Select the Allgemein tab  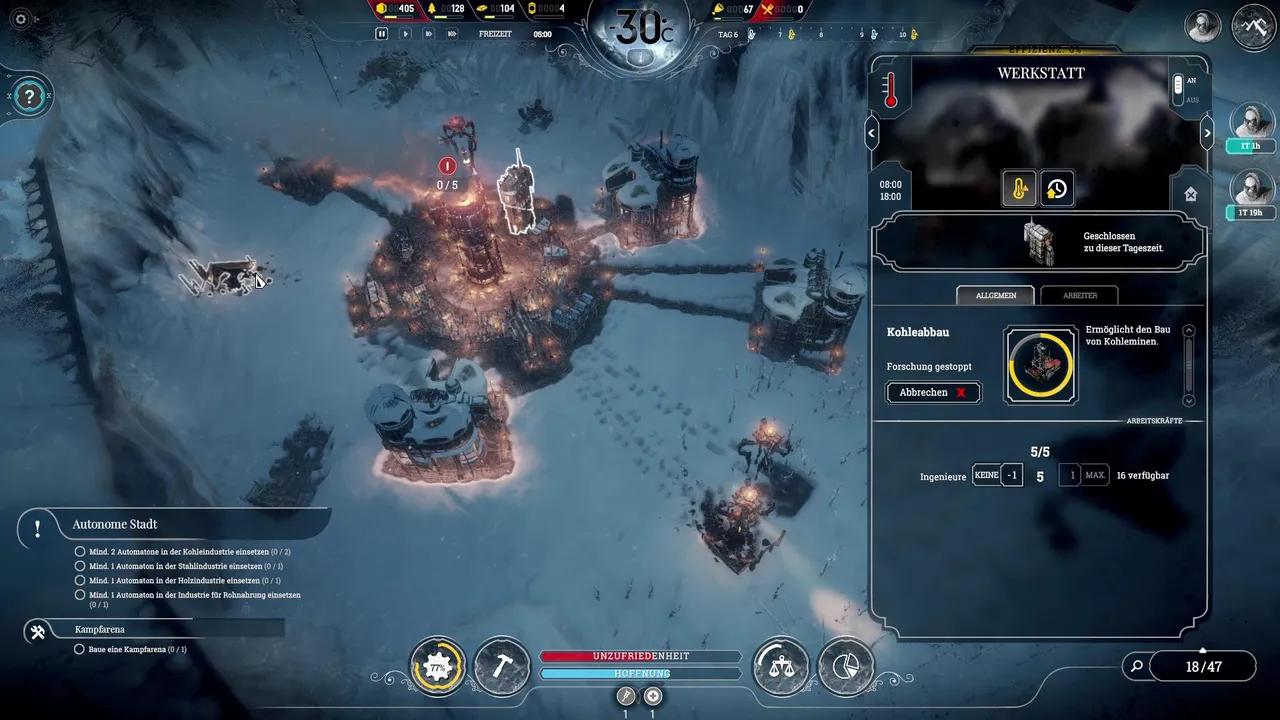pos(995,295)
